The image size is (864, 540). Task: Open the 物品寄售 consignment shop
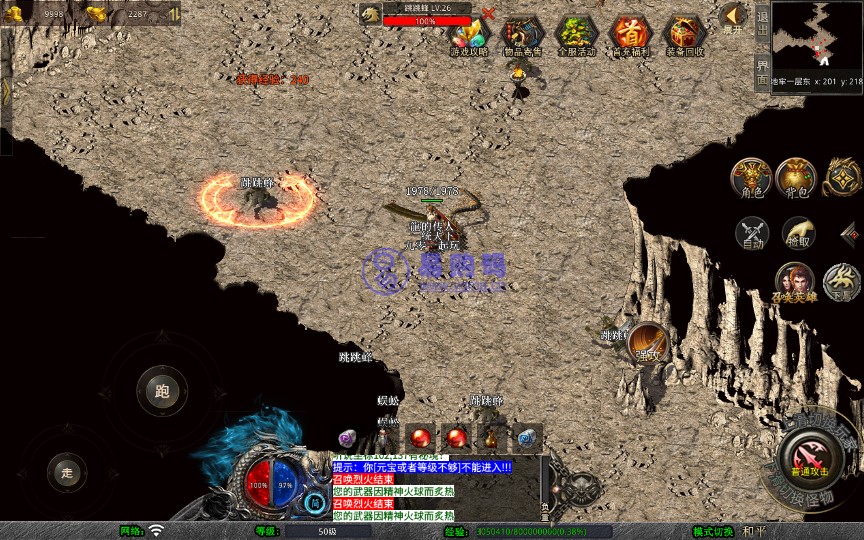click(522, 34)
